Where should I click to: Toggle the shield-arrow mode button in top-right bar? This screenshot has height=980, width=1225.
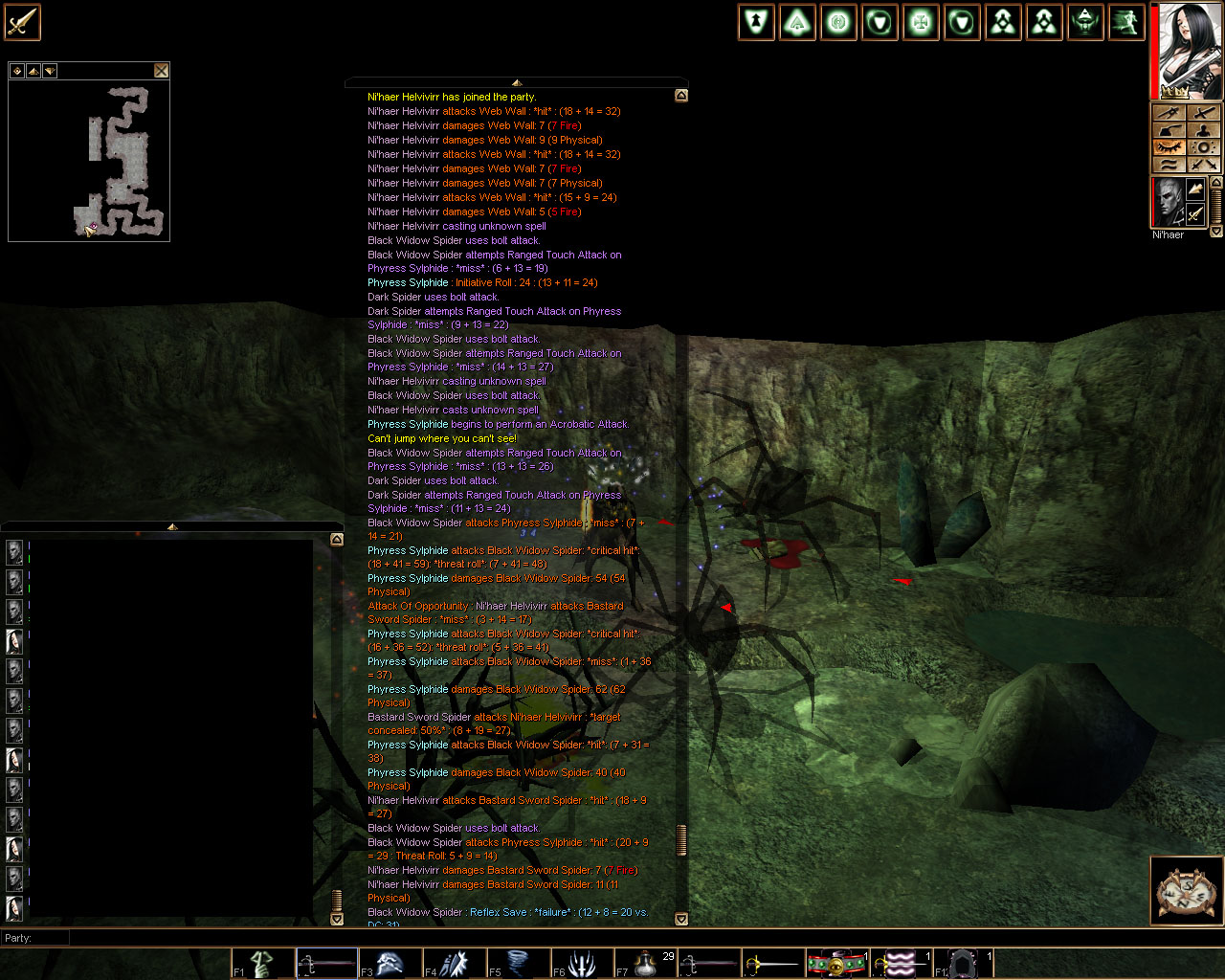[756, 22]
